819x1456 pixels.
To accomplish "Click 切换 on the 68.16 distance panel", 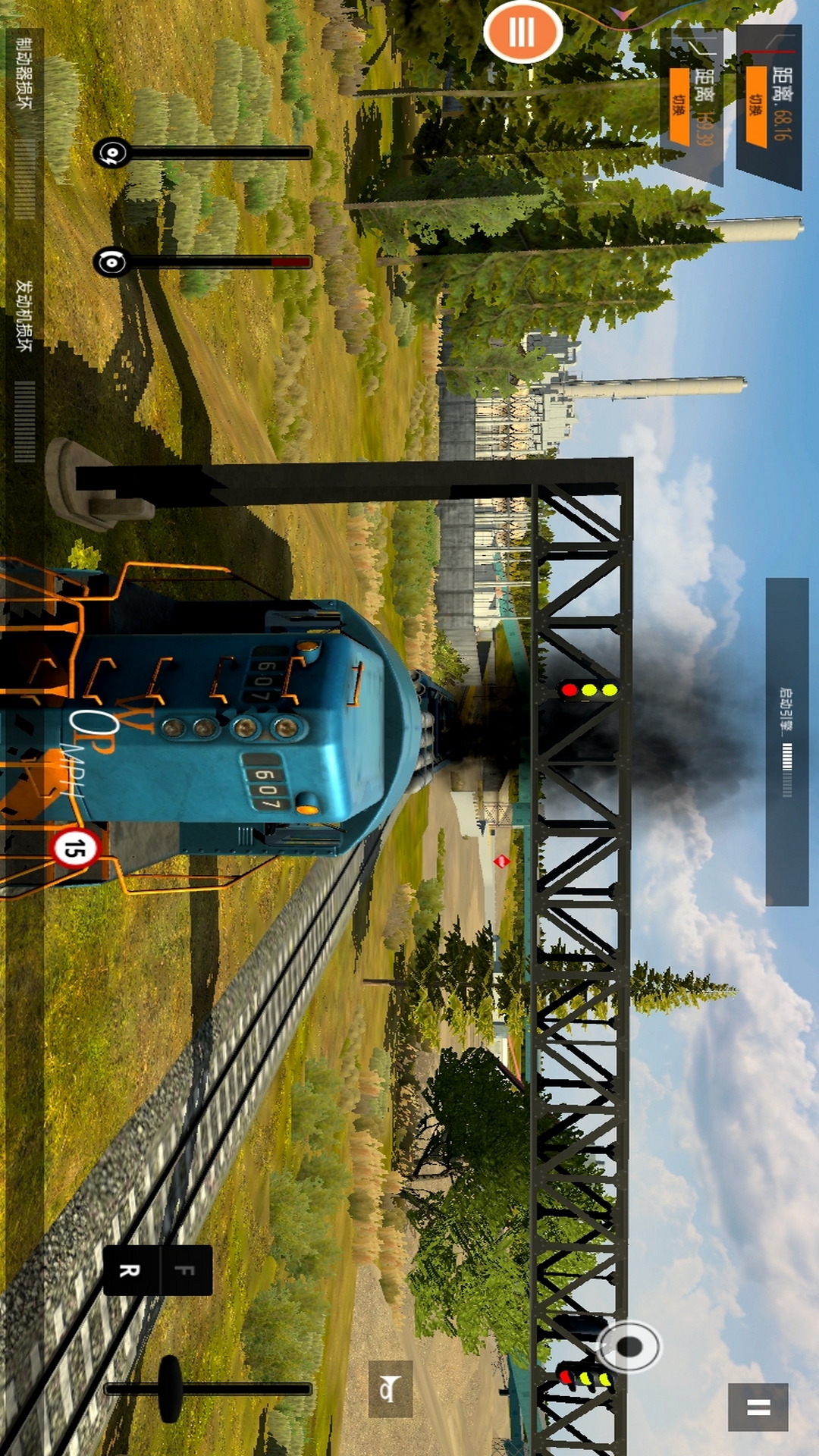I will 756,106.
